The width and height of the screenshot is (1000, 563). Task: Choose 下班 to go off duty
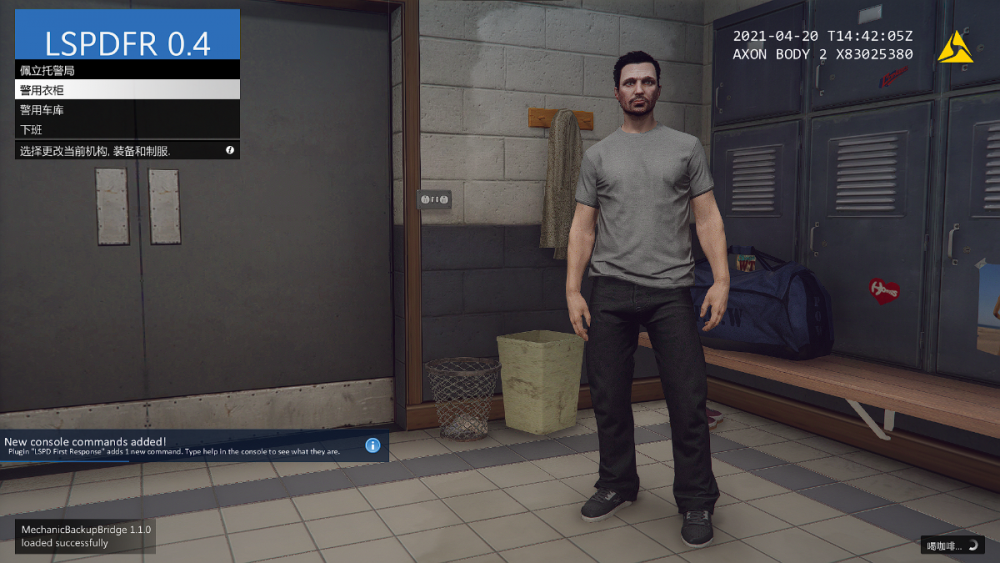pyautogui.click(x=127, y=130)
